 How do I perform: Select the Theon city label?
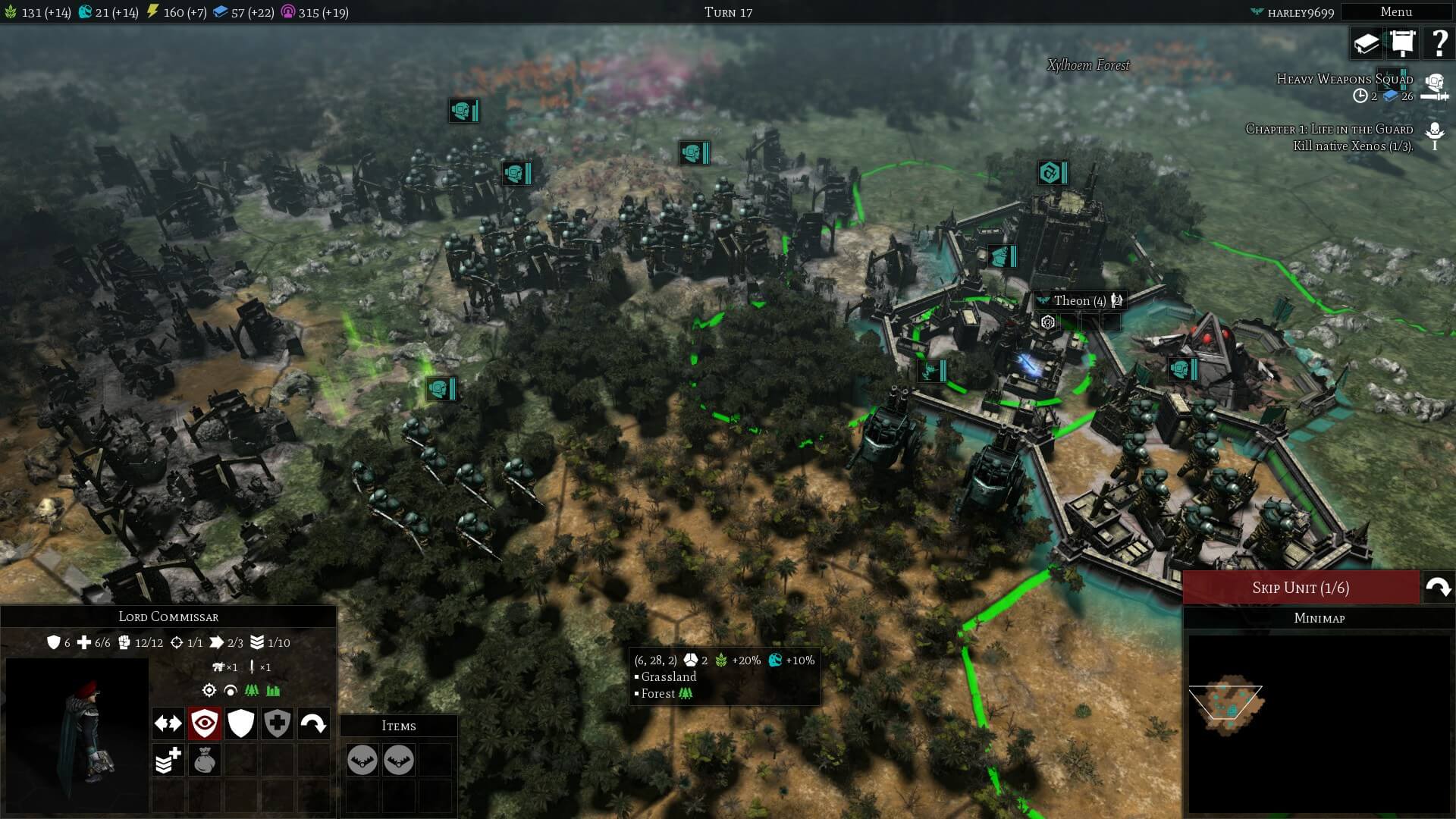click(x=1078, y=301)
